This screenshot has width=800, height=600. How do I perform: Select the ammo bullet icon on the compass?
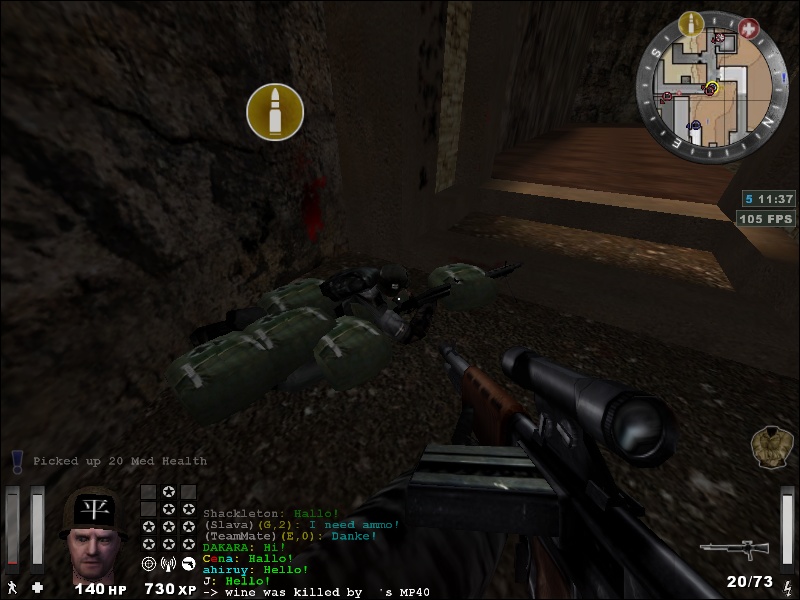point(690,24)
